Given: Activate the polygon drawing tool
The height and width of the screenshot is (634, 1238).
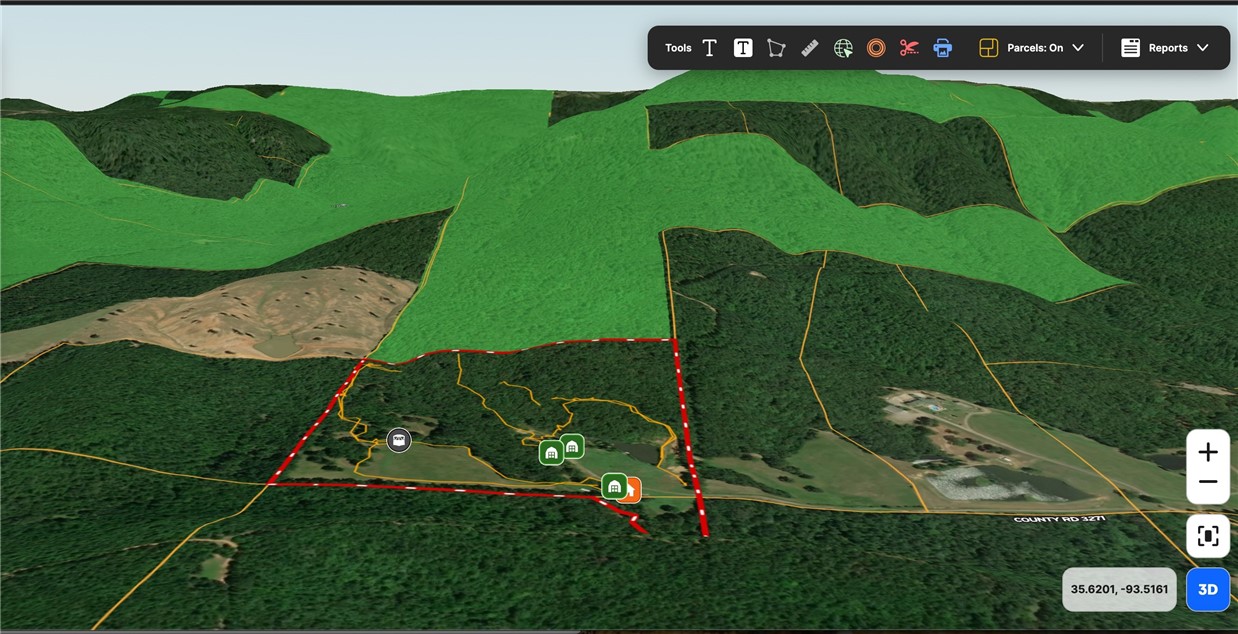Looking at the screenshot, I should click(x=776, y=48).
